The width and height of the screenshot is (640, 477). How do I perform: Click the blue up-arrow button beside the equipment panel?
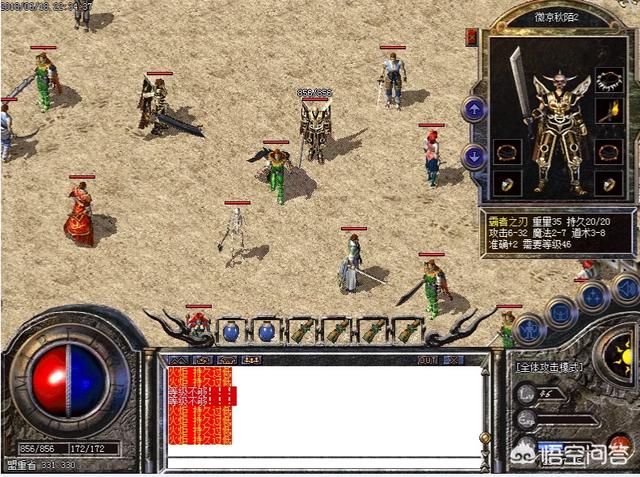(474, 109)
